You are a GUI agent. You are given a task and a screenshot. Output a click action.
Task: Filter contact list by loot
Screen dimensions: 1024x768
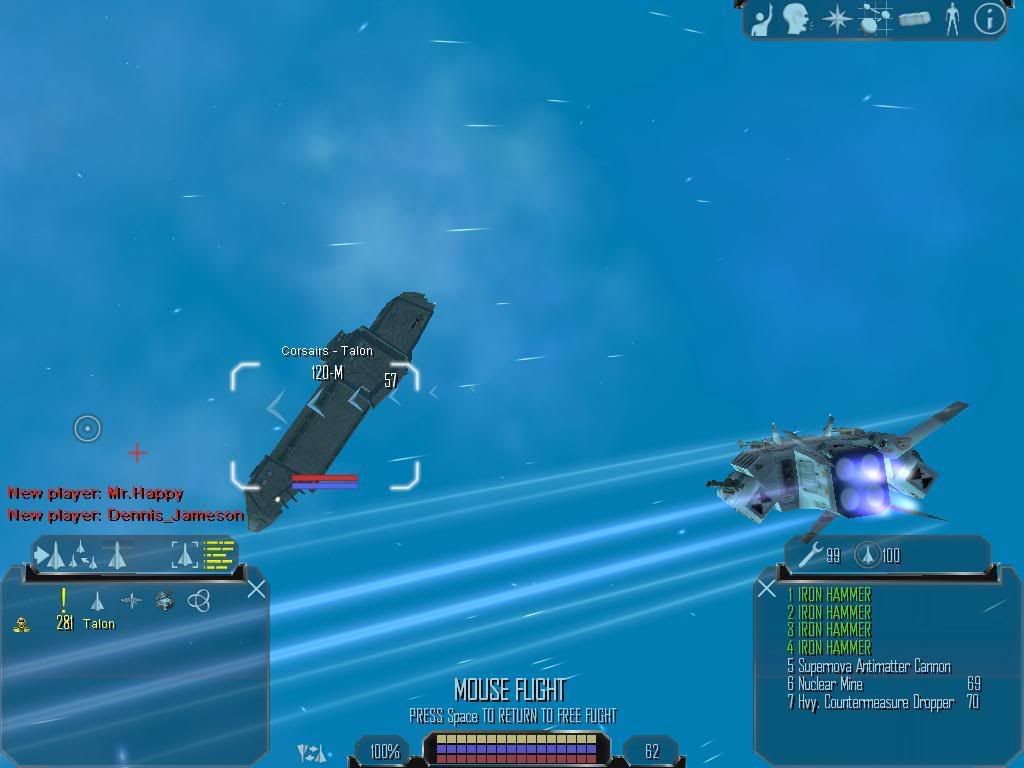pos(165,600)
